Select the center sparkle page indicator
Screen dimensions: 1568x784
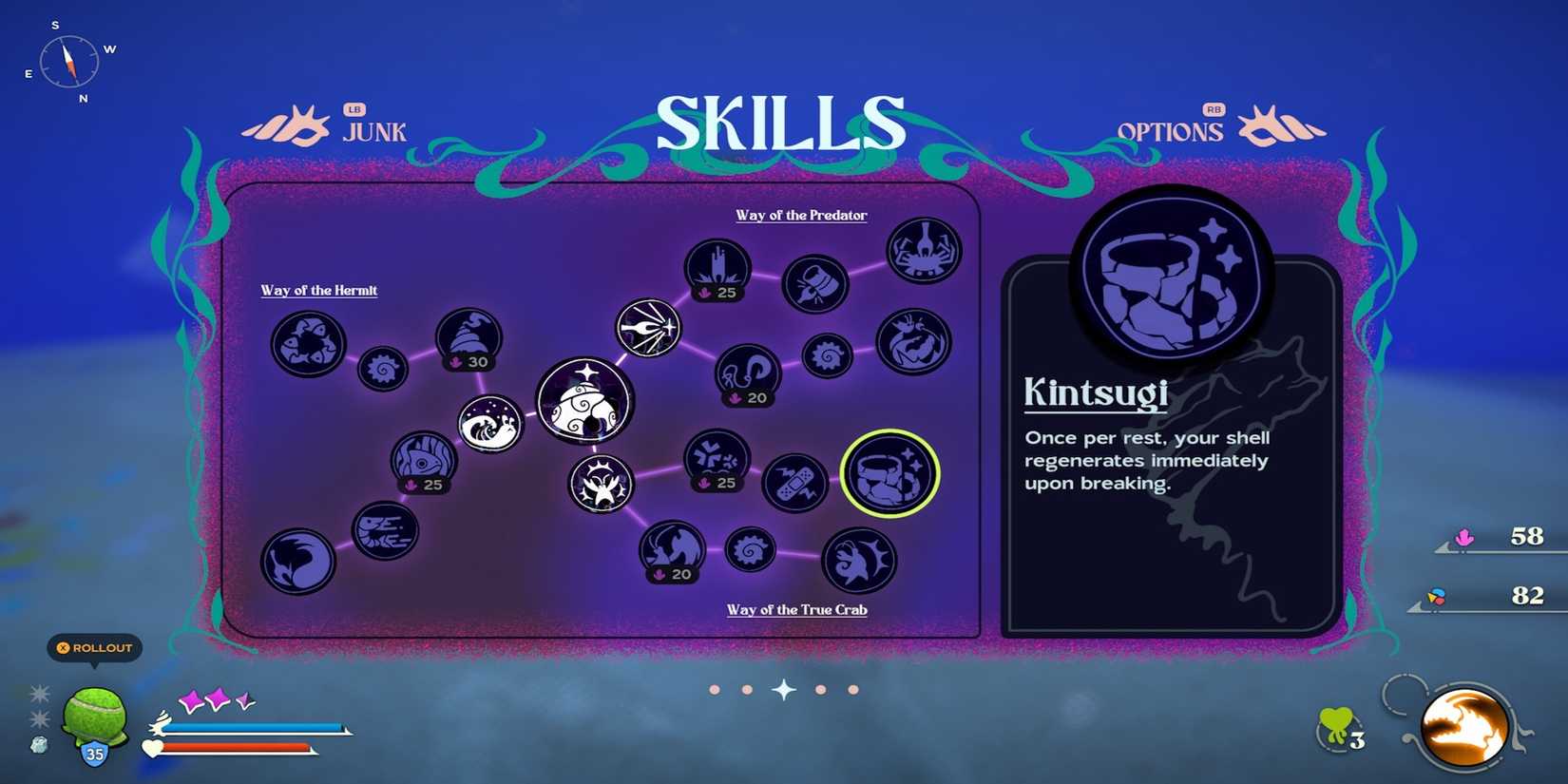pyautogui.click(x=783, y=690)
